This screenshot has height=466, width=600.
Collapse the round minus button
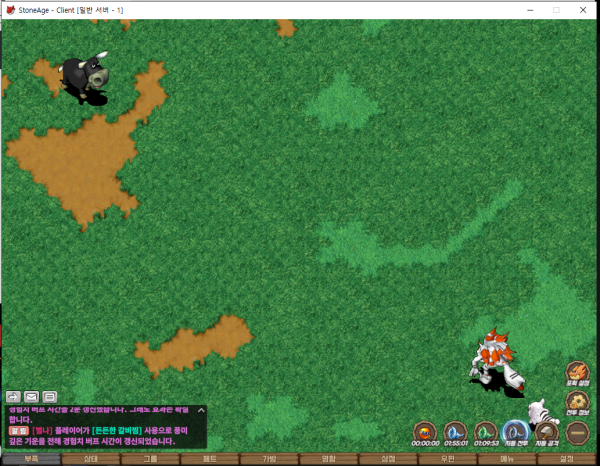click(x=577, y=433)
